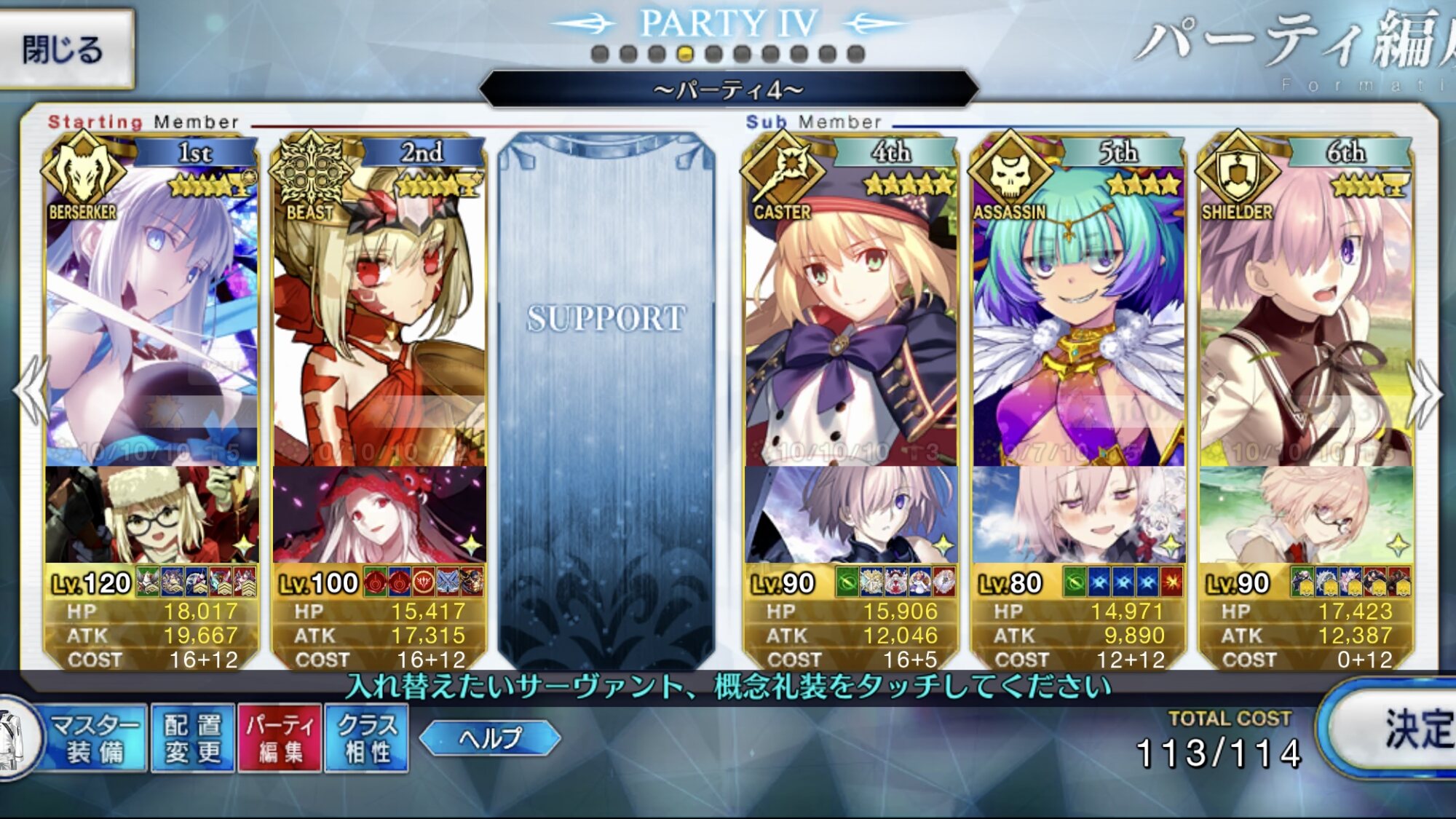1456x819 pixels.
Task: Close the party screen with 閉じる
Action: pyautogui.click(x=66, y=50)
